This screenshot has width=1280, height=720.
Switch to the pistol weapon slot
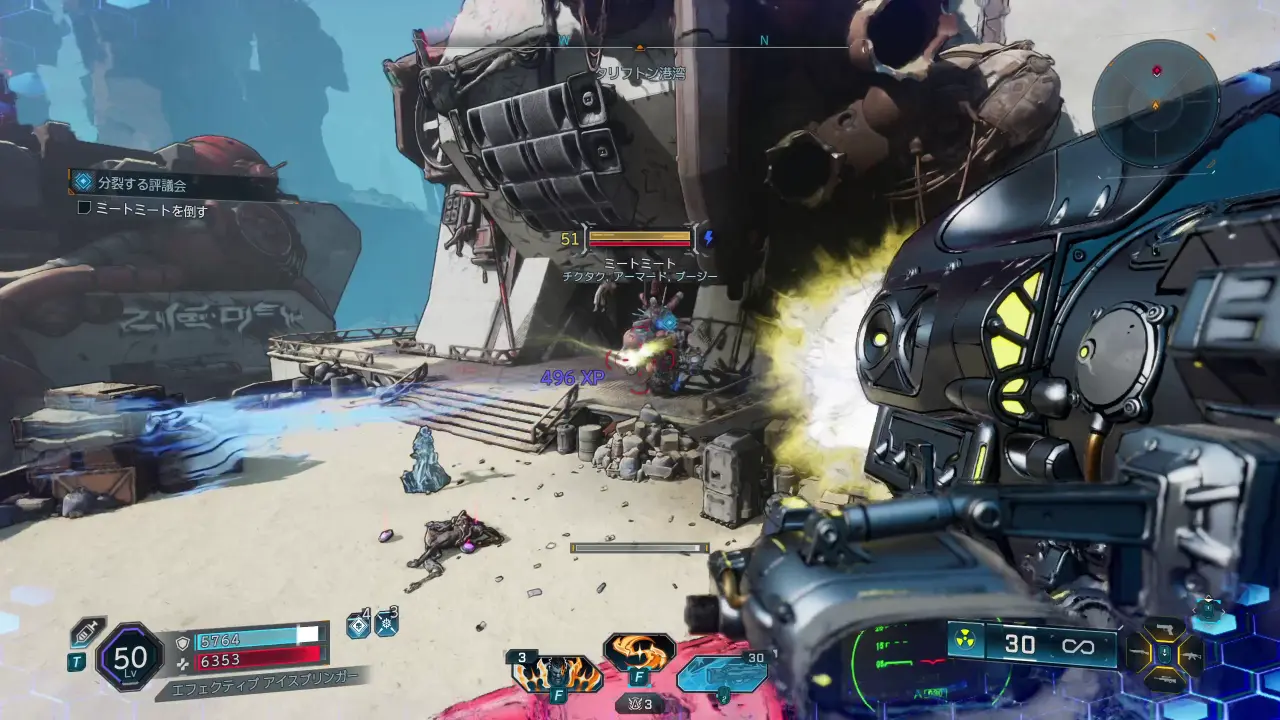[x=1164, y=628]
